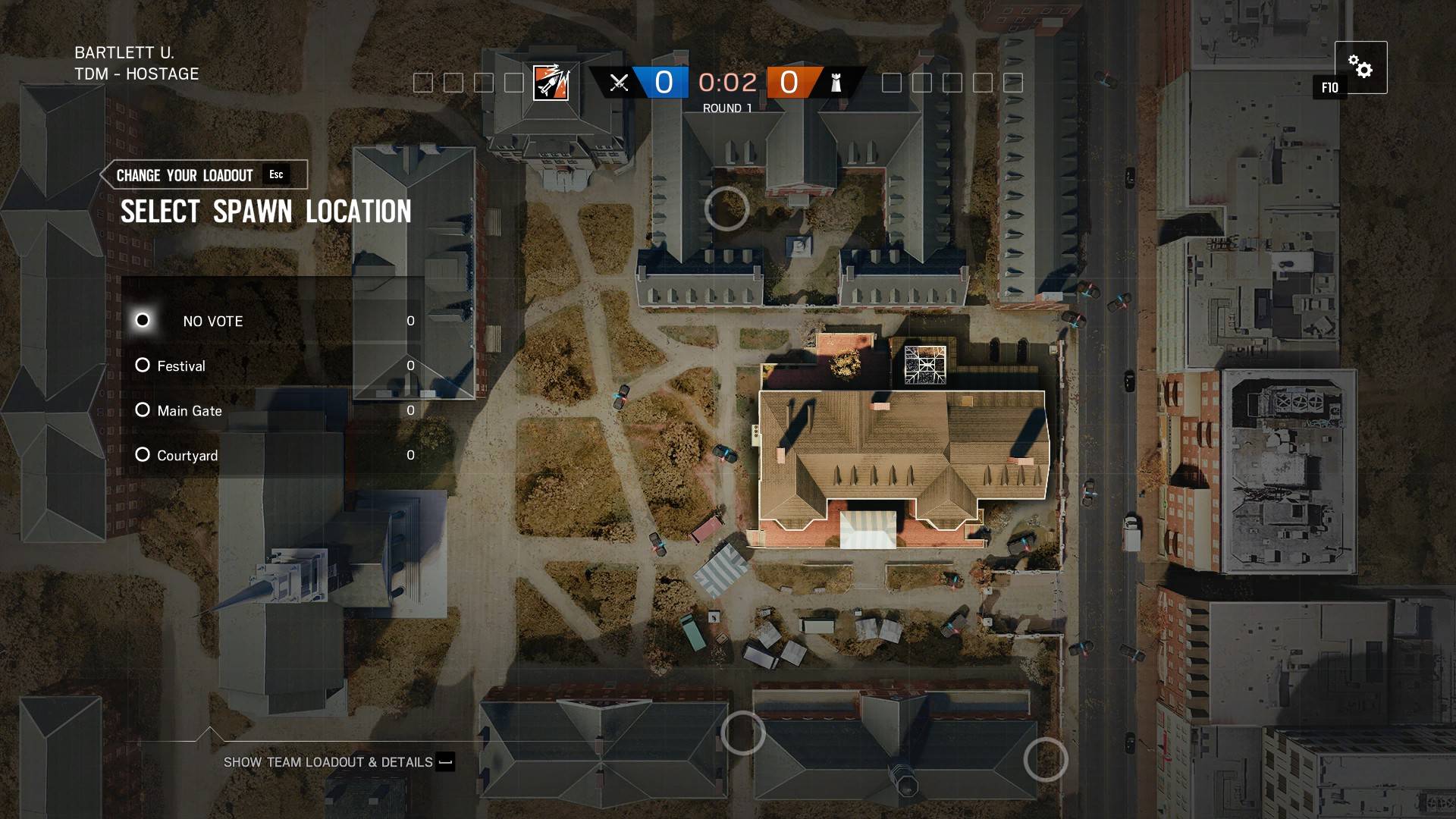Click the match timer showing 0:02
This screenshot has width=1456, height=819.
pos(726,83)
